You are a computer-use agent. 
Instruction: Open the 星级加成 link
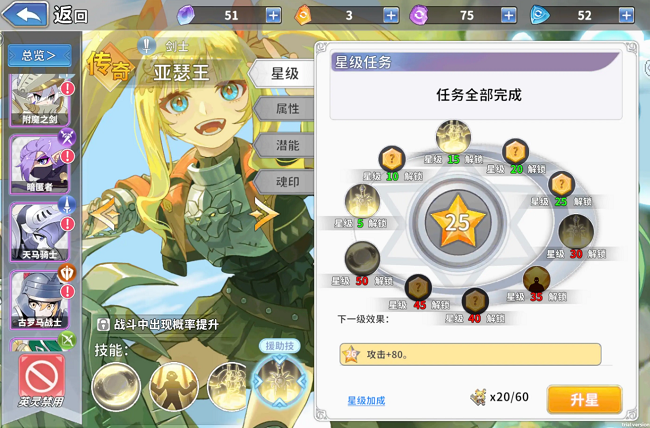coord(366,400)
